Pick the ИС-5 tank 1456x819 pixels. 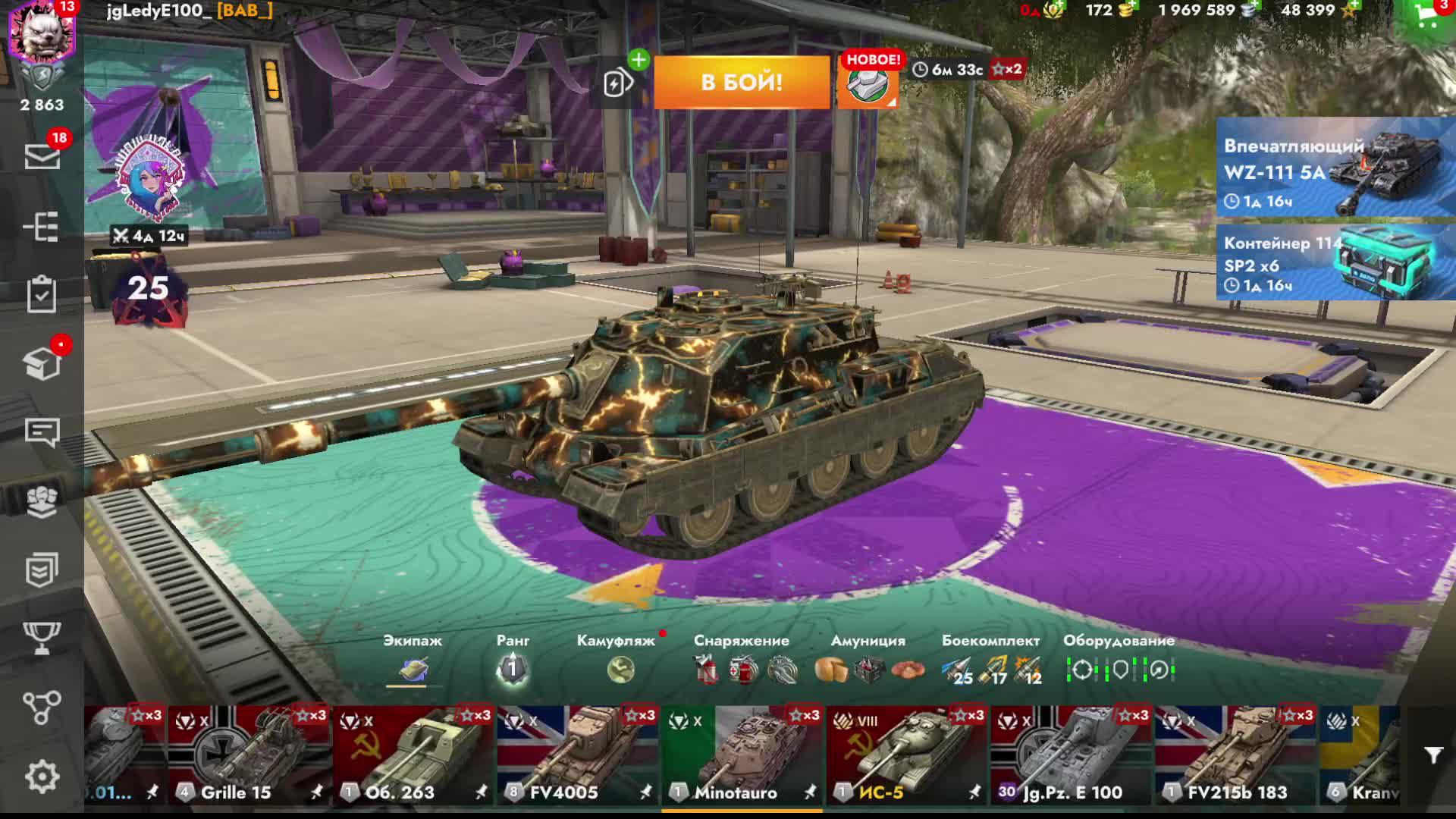pyautogui.click(x=906, y=755)
